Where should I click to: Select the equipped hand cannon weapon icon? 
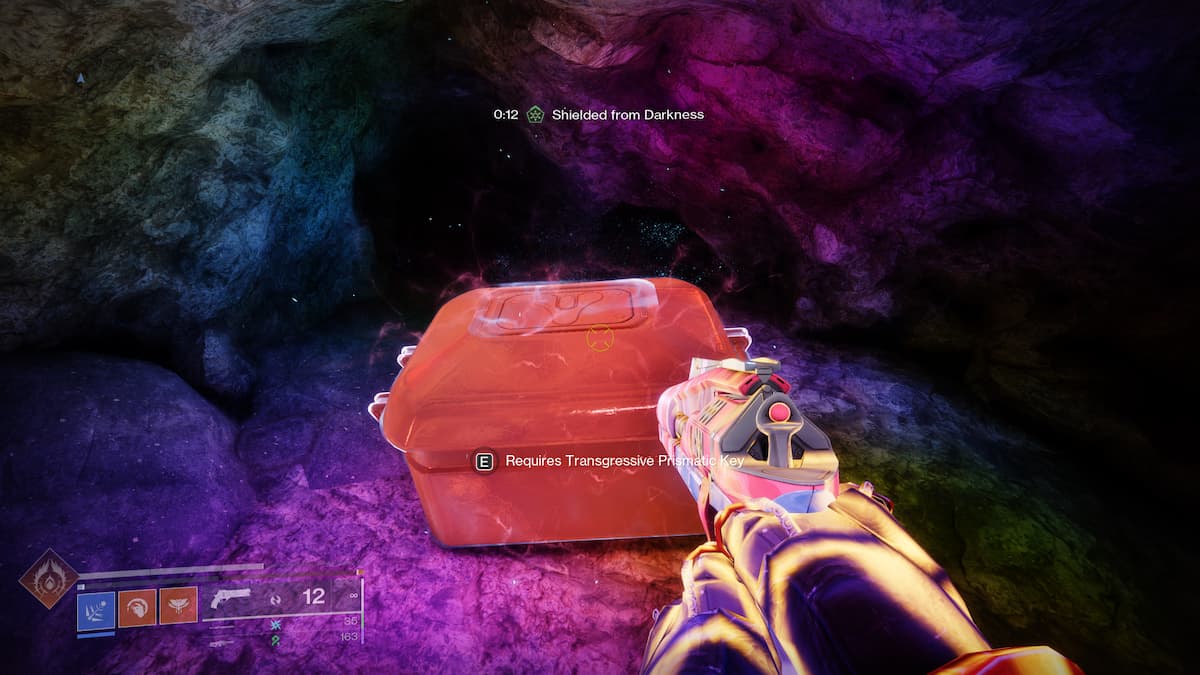tap(231, 598)
